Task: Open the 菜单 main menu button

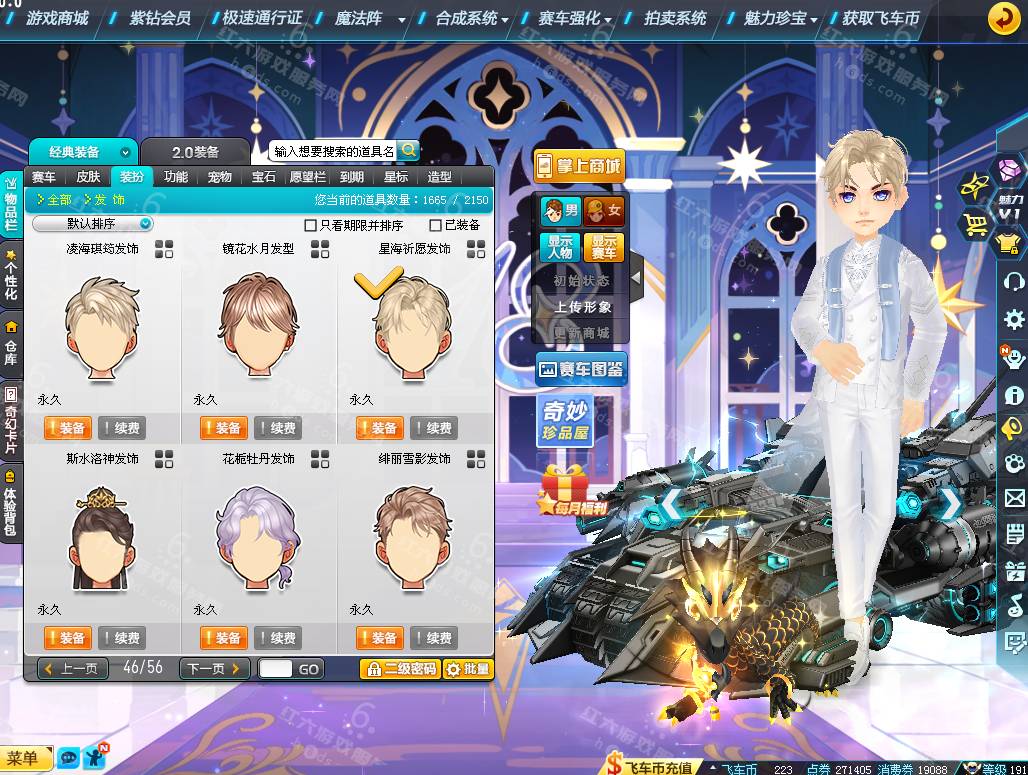Action: click(x=25, y=759)
